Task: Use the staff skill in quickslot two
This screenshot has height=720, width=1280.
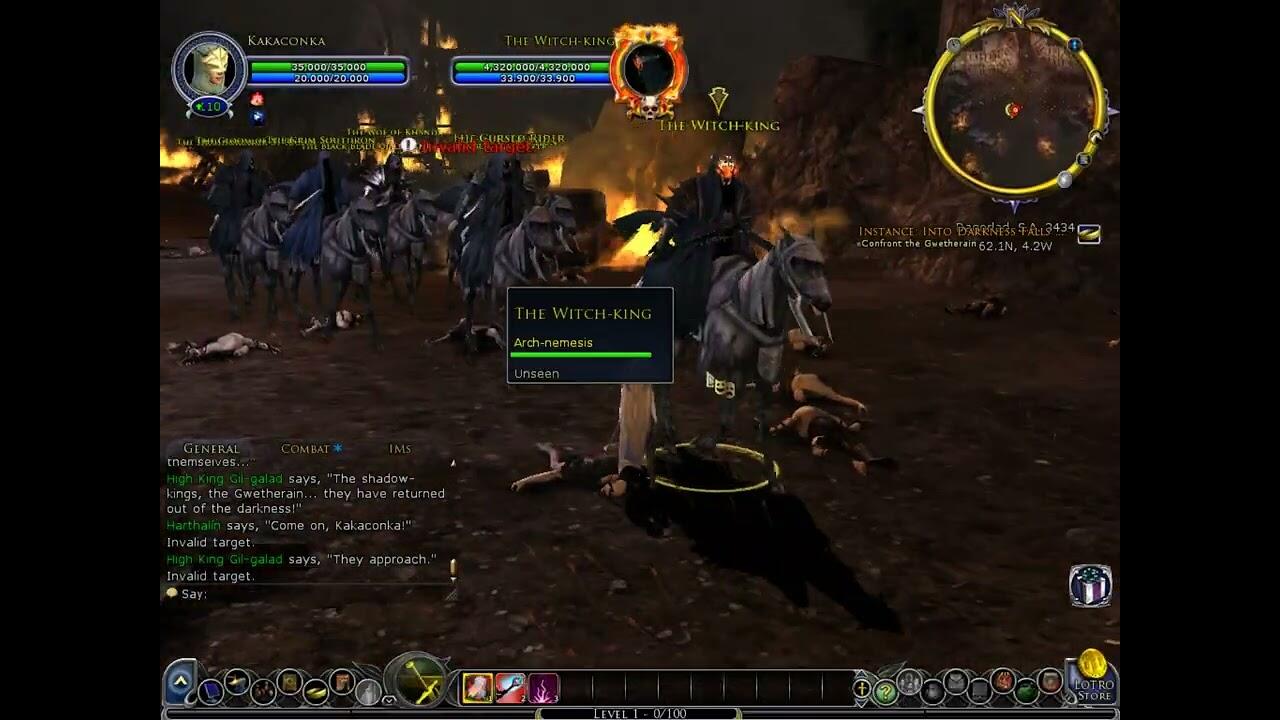Action: pos(510,688)
